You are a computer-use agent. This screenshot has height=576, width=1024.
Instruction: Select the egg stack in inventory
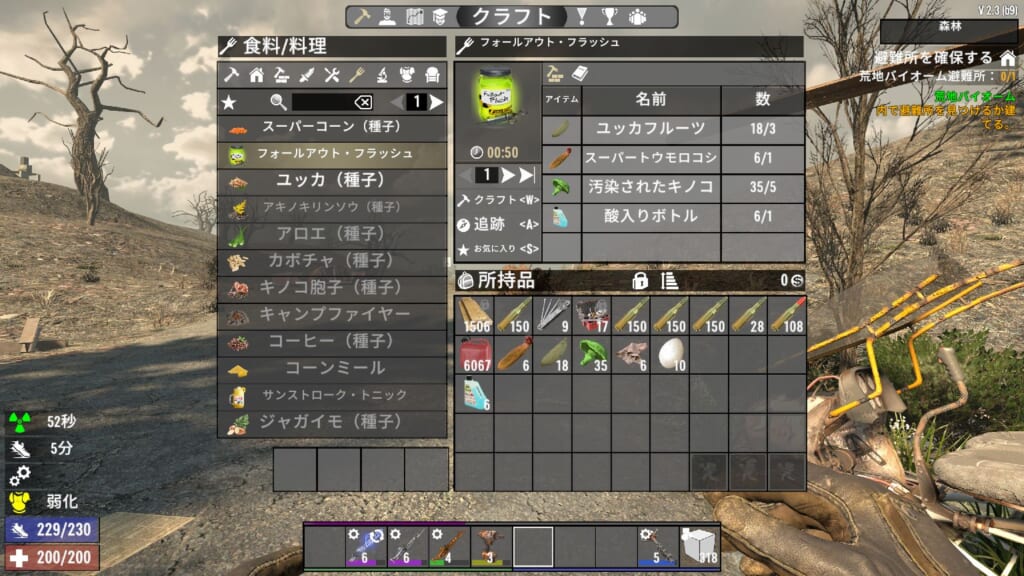[x=669, y=354]
